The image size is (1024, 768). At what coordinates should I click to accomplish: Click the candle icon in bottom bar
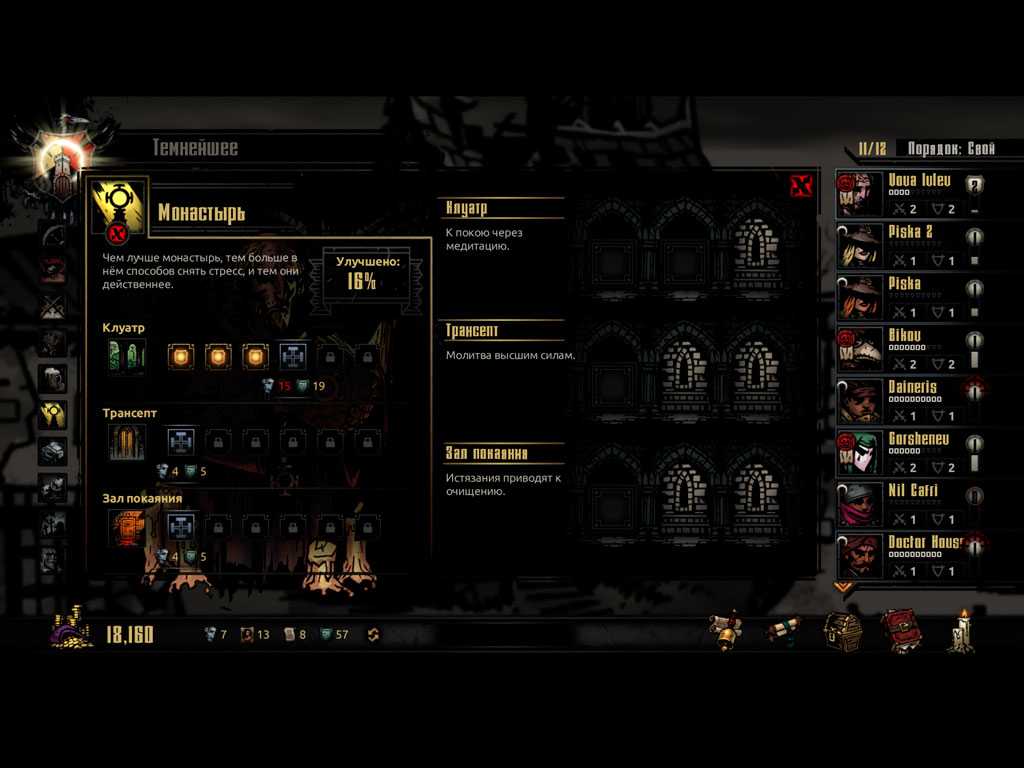[961, 631]
